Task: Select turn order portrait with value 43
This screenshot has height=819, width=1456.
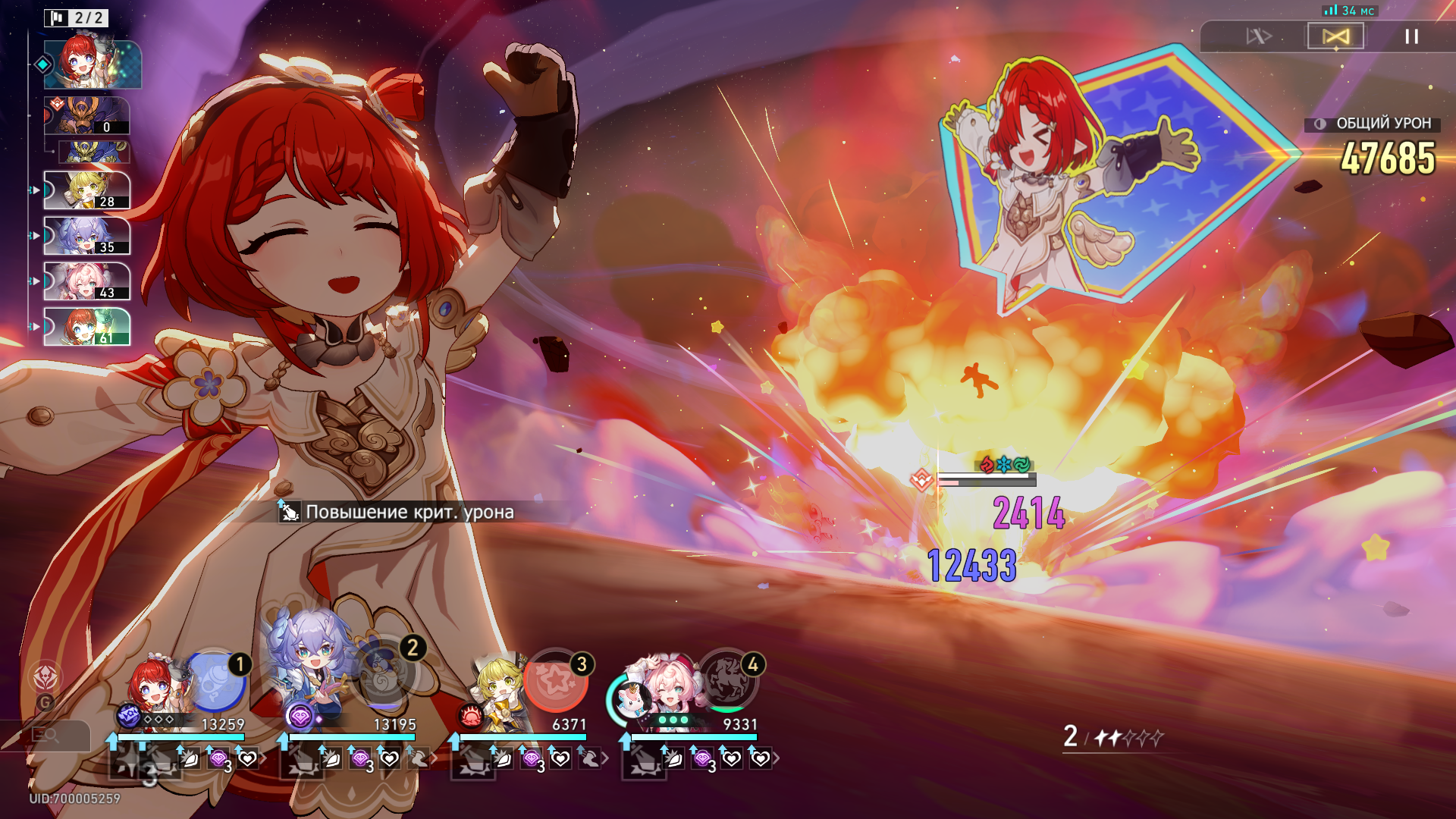Action: coord(86,281)
